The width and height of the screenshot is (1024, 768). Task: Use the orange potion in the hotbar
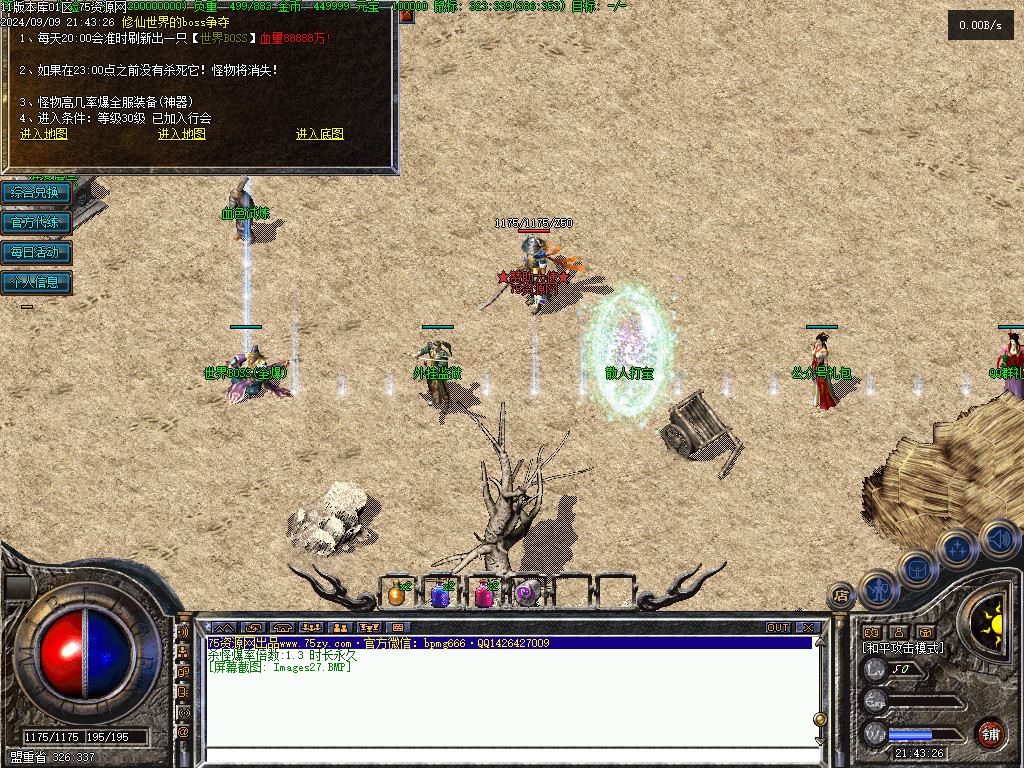pyautogui.click(x=397, y=595)
